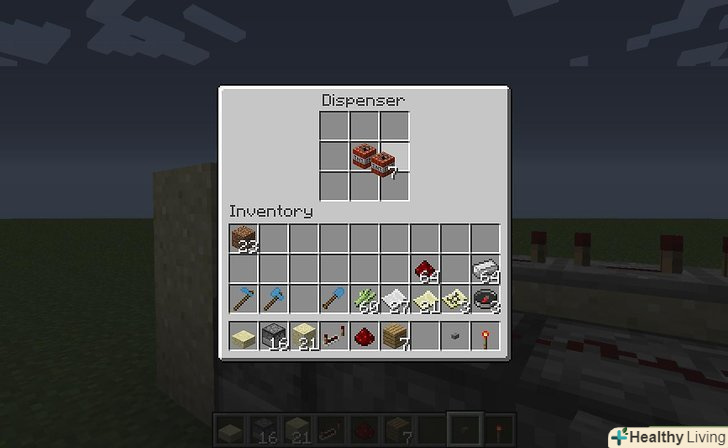
Task: Select the redstone torch slot
Action: click(486, 335)
